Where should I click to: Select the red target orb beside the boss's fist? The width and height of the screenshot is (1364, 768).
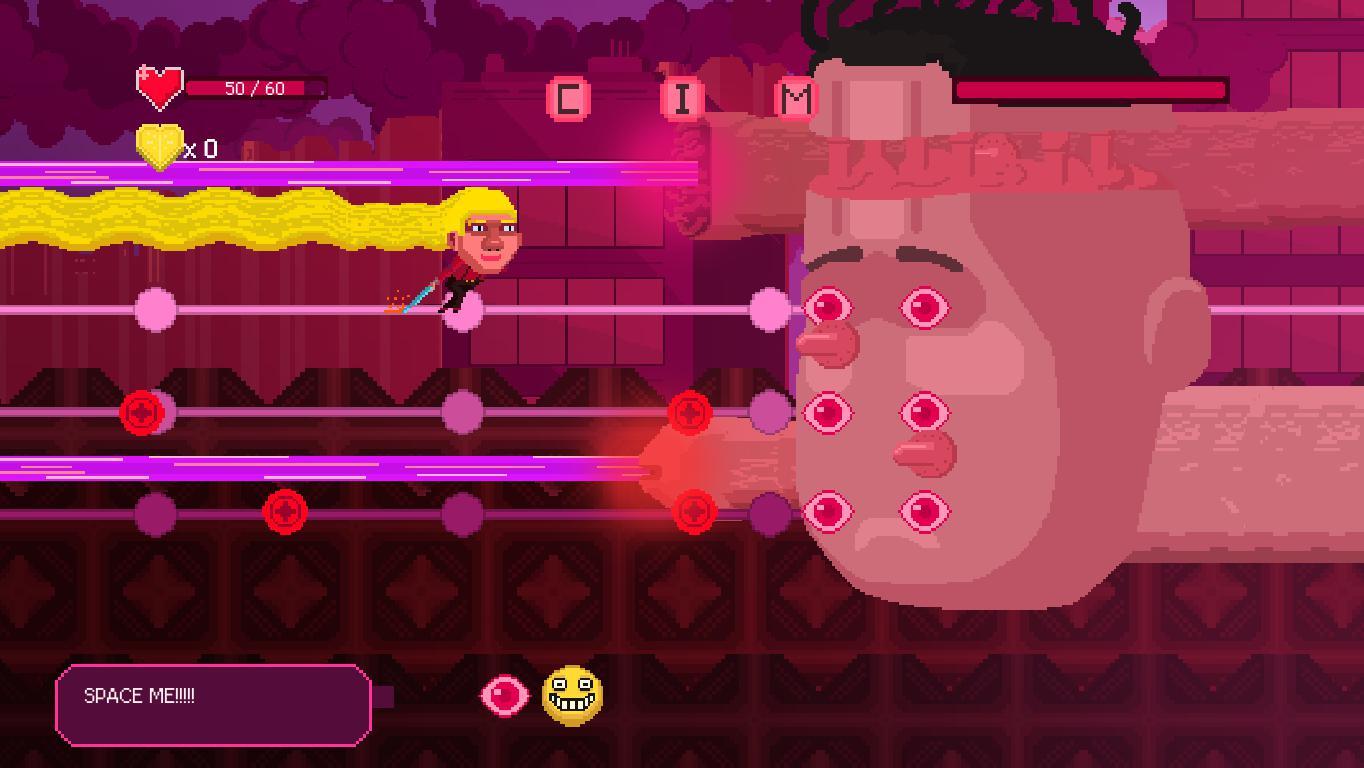pos(690,413)
